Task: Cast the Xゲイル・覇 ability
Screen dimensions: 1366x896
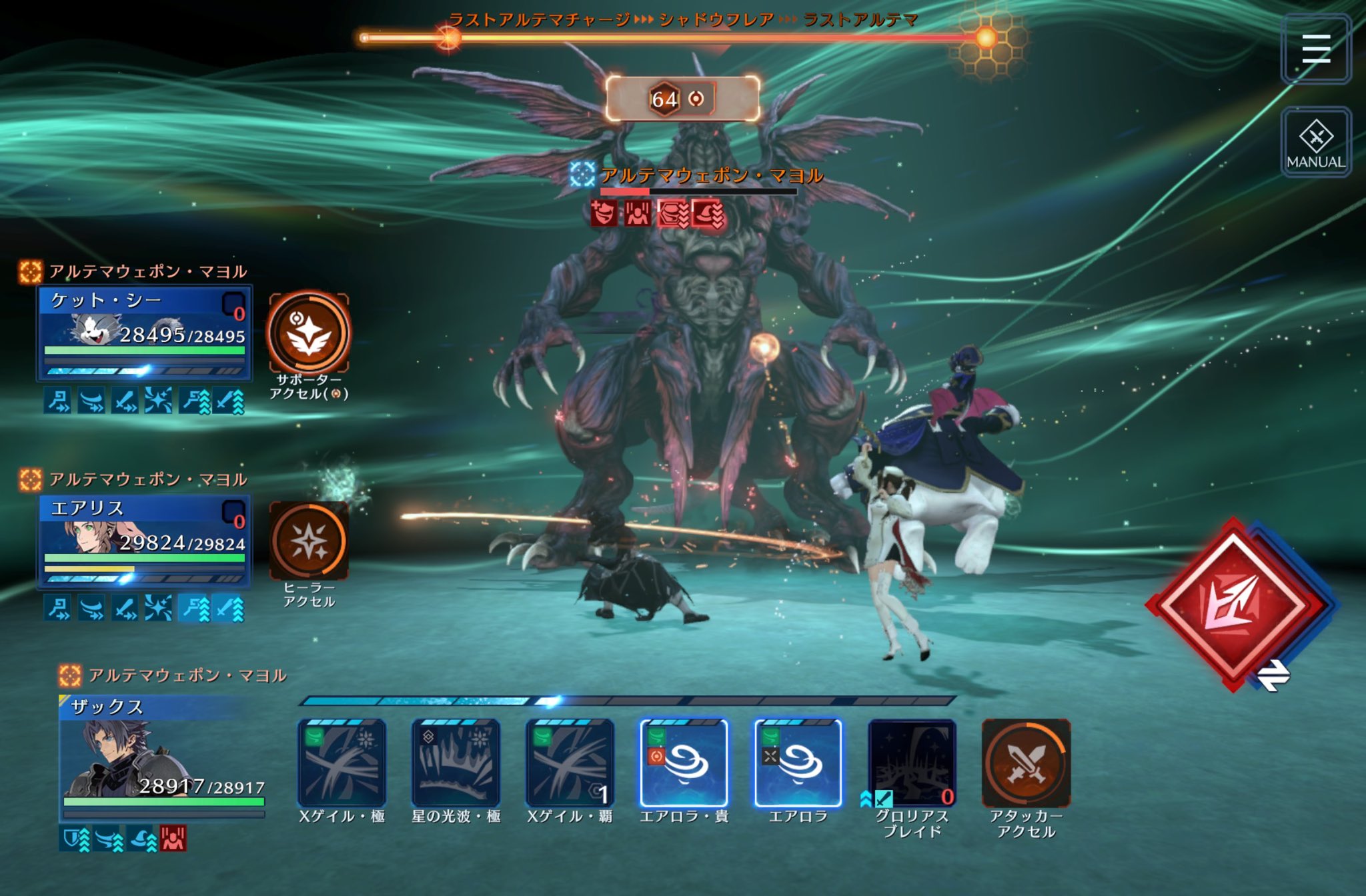Action: tap(570, 763)
